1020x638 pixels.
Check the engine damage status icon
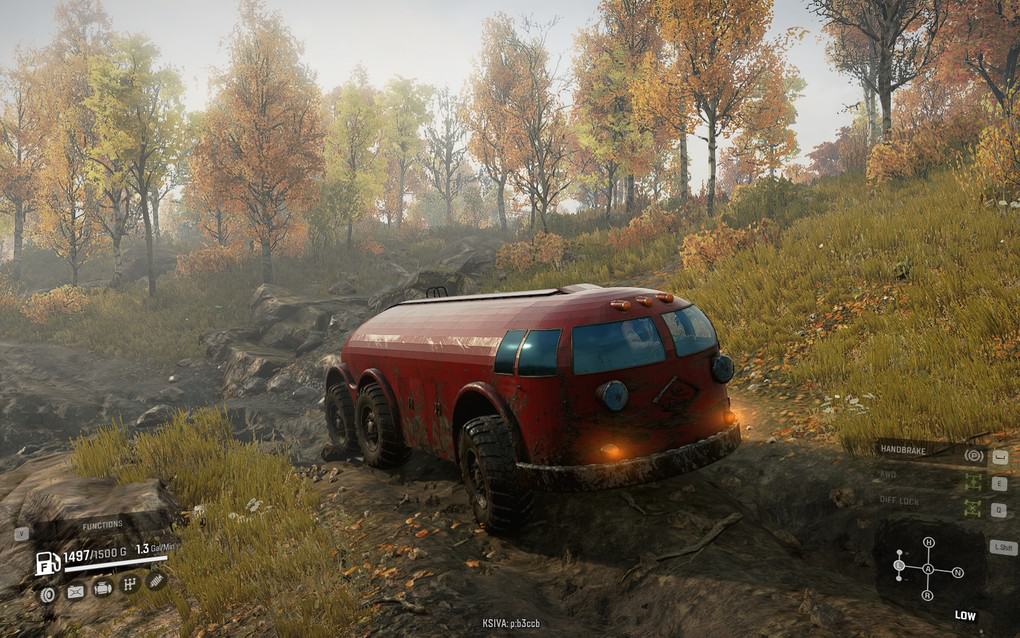point(102,588)
